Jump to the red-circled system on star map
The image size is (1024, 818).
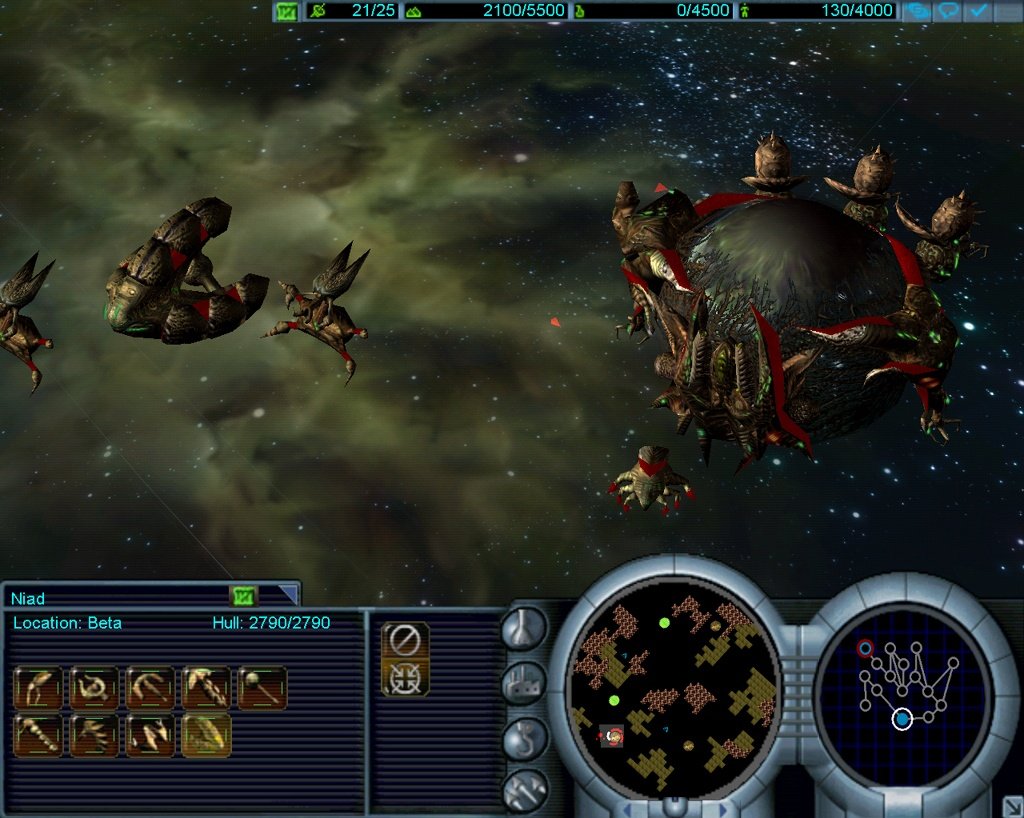[x=865, y=648]
